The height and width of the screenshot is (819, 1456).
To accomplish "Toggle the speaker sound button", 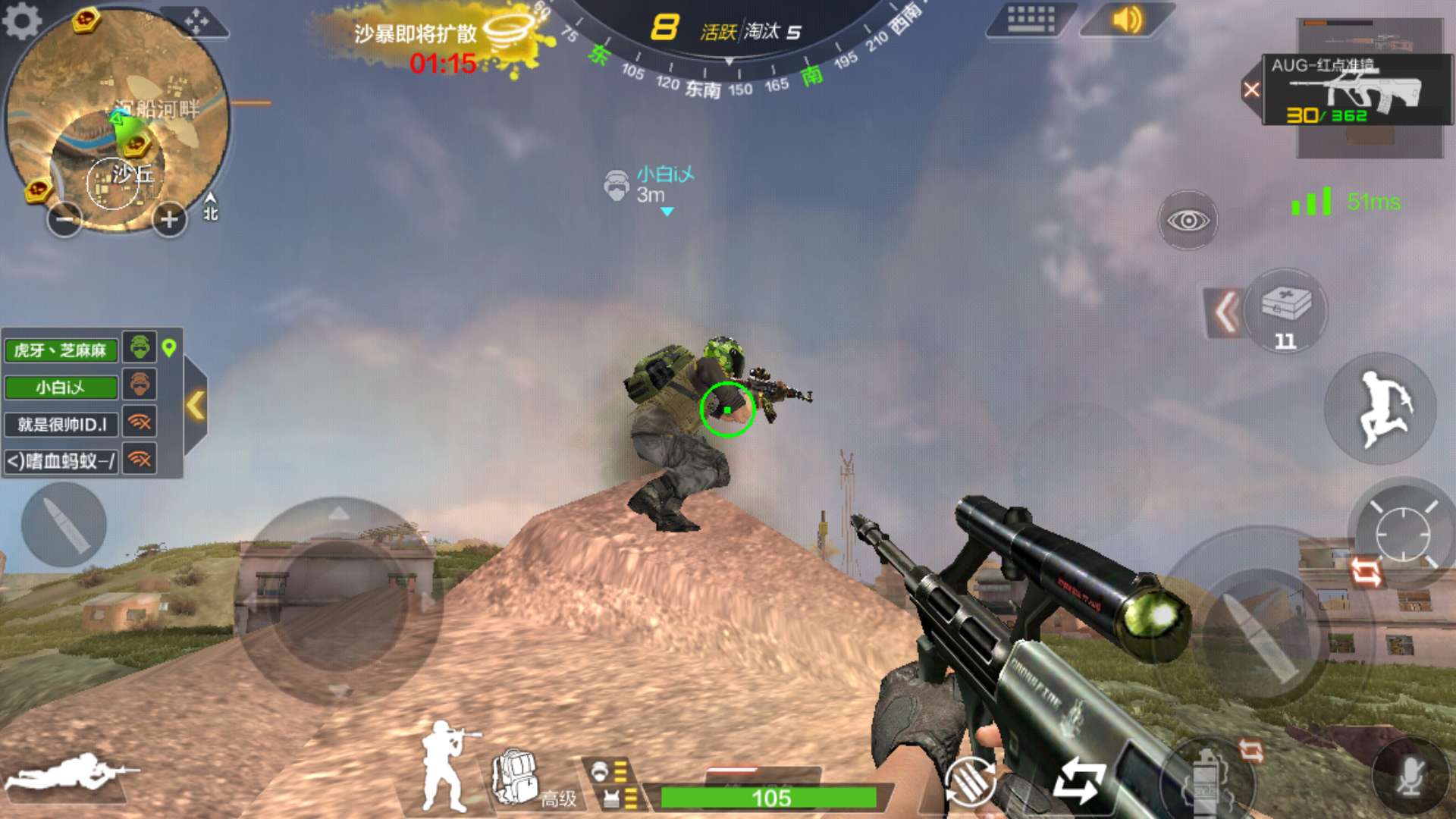I will click(x=1127, y=19).
